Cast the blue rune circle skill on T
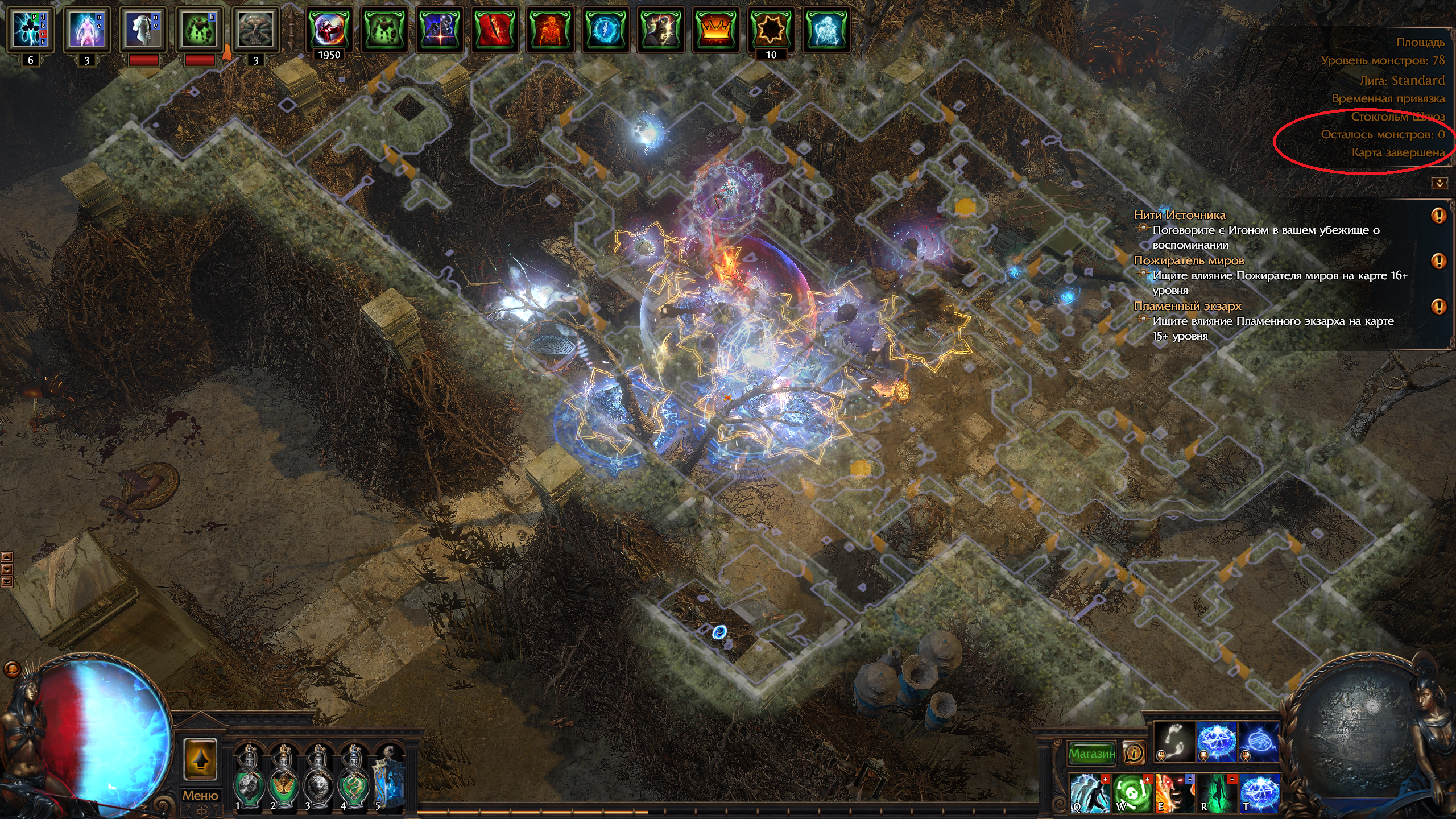Screen dimensions: 1456x819 point(1259,793)
